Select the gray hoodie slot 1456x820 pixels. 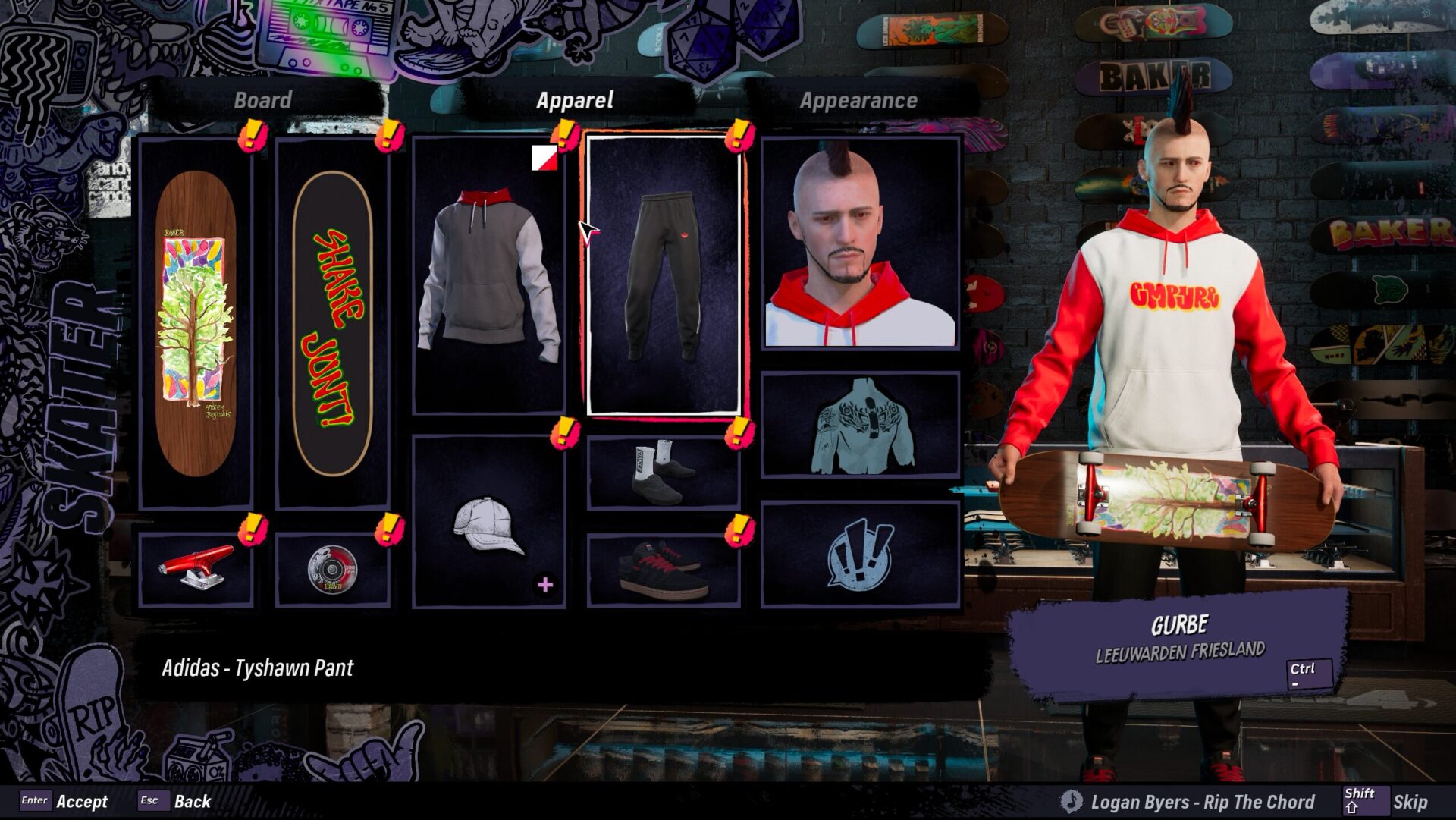pos(488,275)
